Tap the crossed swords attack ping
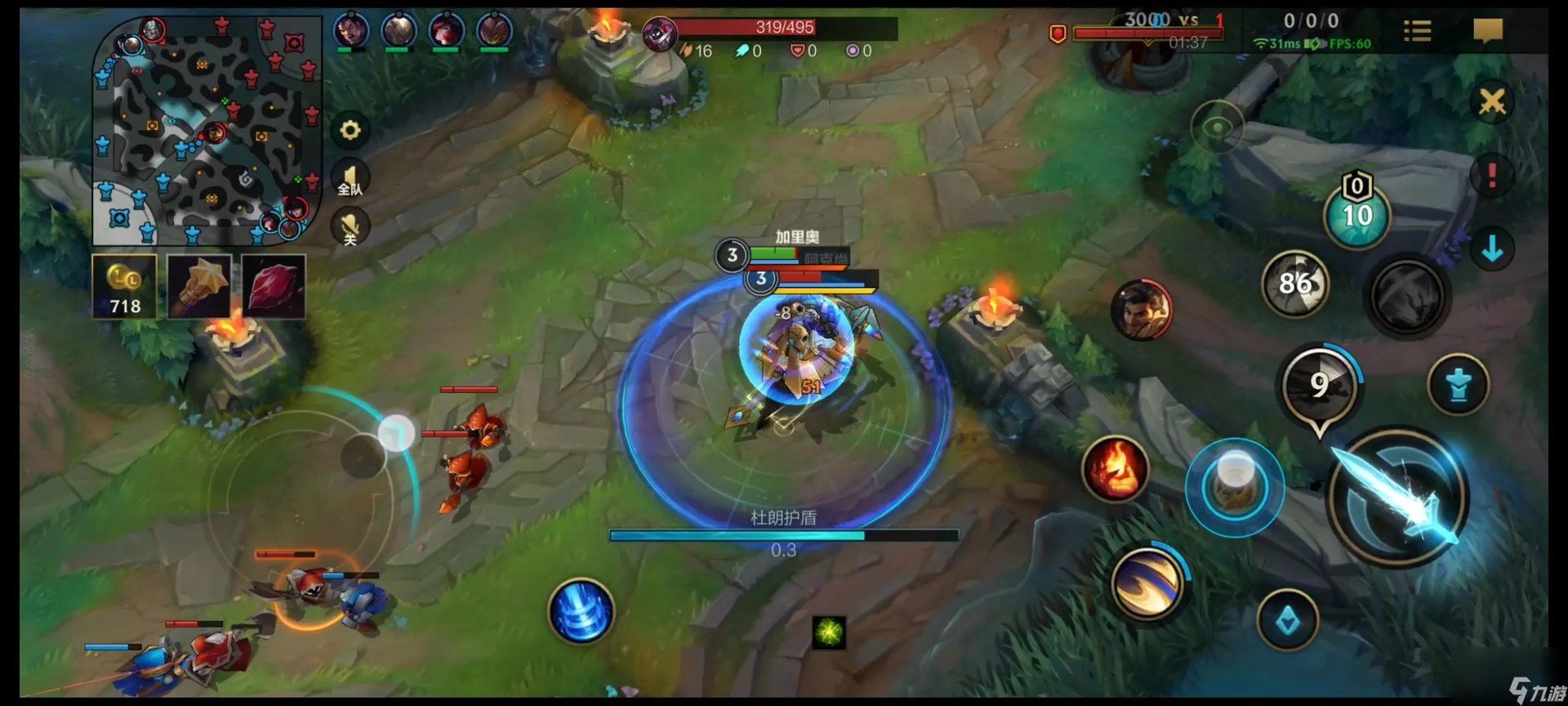Screen dimensions: 1568x706 coord(1492,103)
